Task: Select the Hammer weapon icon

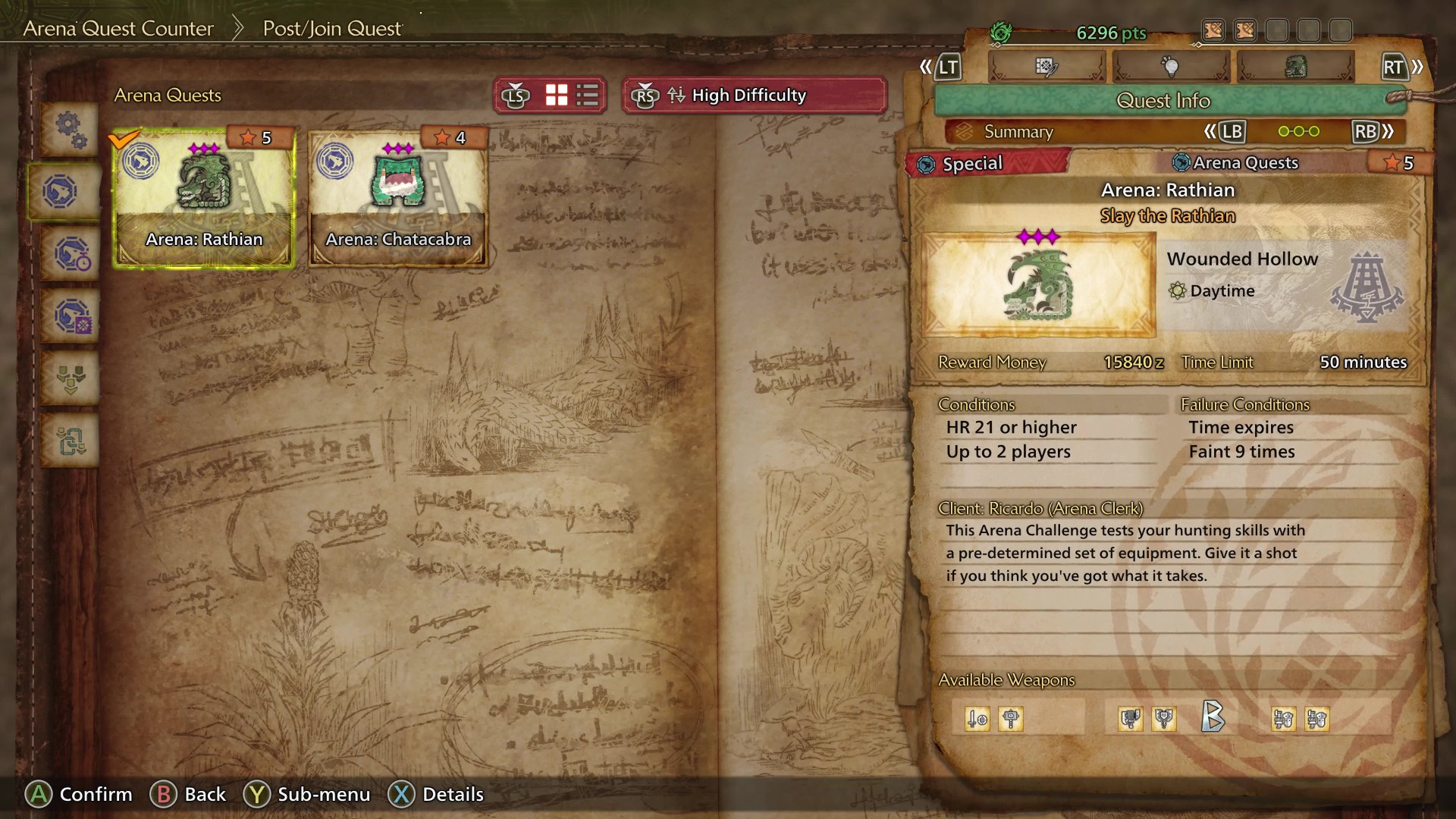Action: pos(1009,718)
